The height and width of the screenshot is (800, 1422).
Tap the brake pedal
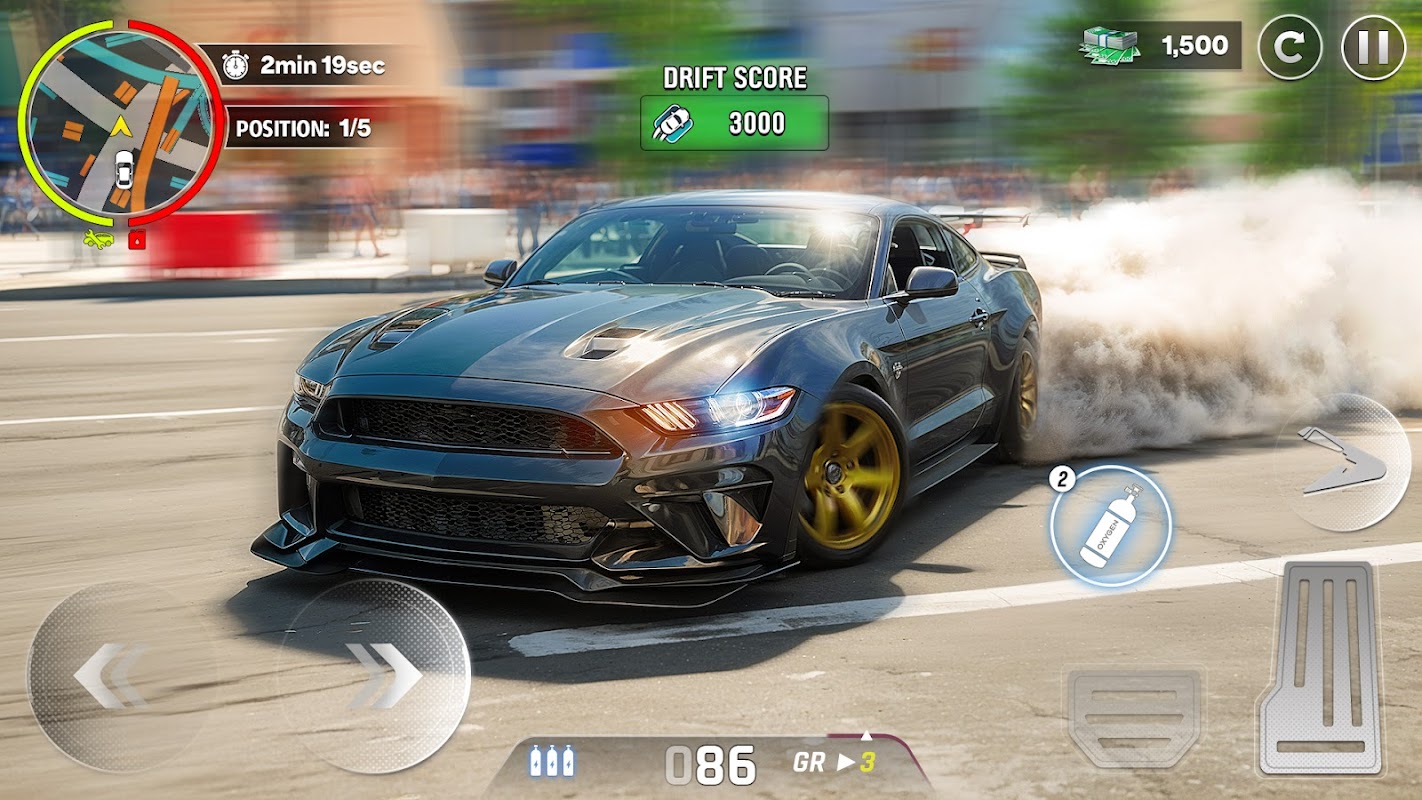(1135, 714)
